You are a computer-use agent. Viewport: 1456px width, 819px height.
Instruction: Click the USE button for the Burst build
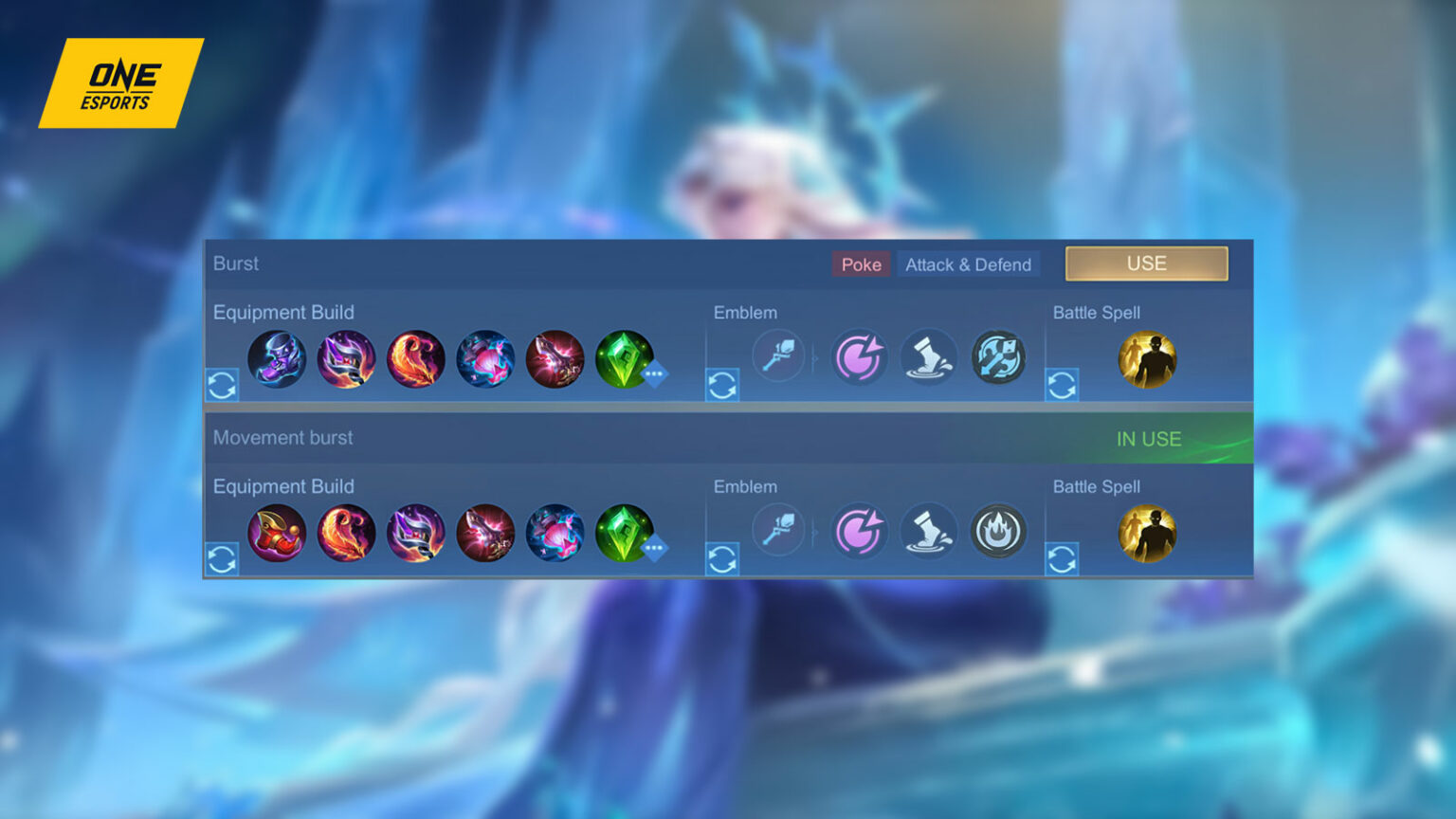[1146, 264]
